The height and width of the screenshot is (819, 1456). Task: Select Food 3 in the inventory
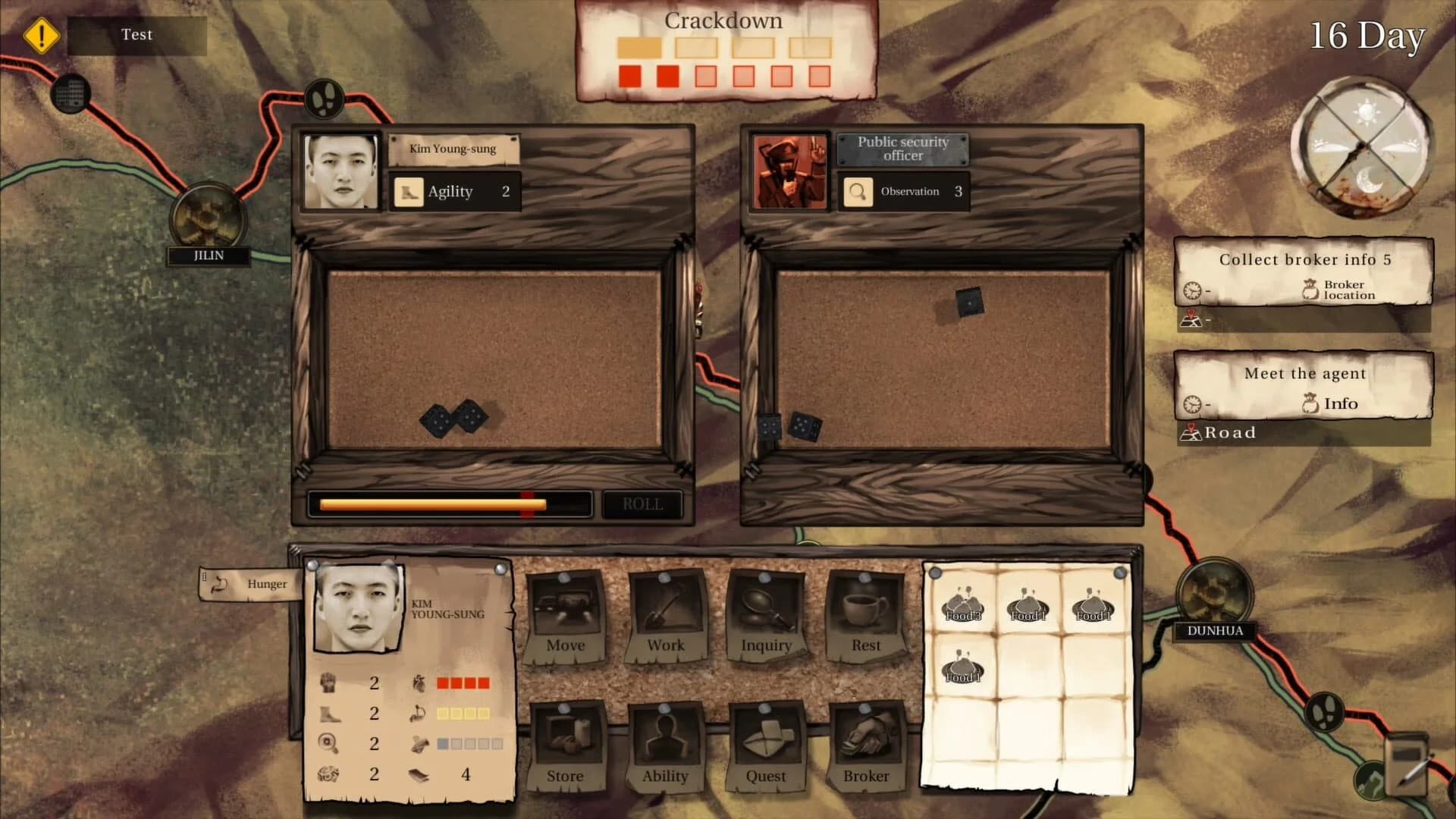962,607
